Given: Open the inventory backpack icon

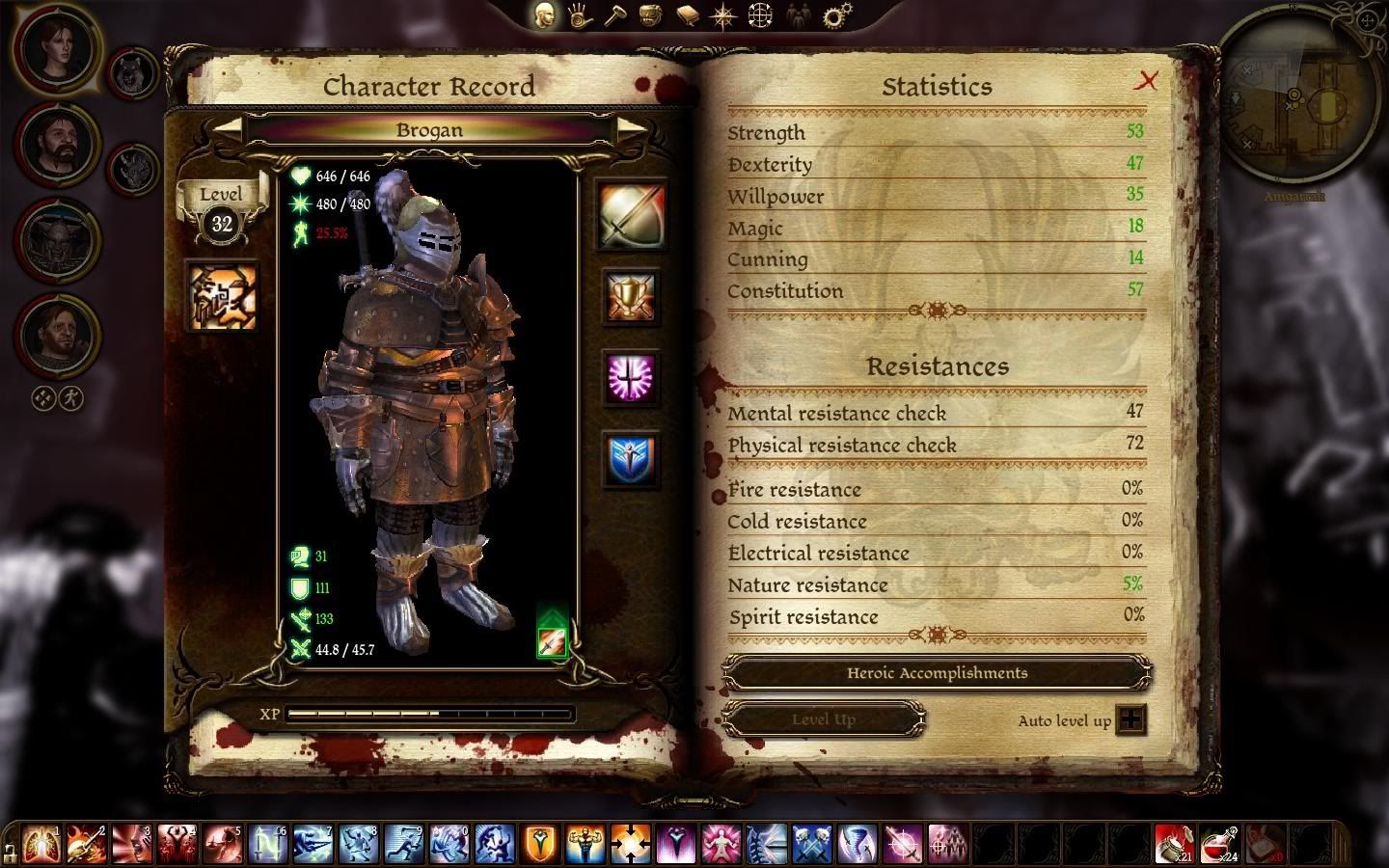Looking at the screenshot, I should [x=650, y=15].
